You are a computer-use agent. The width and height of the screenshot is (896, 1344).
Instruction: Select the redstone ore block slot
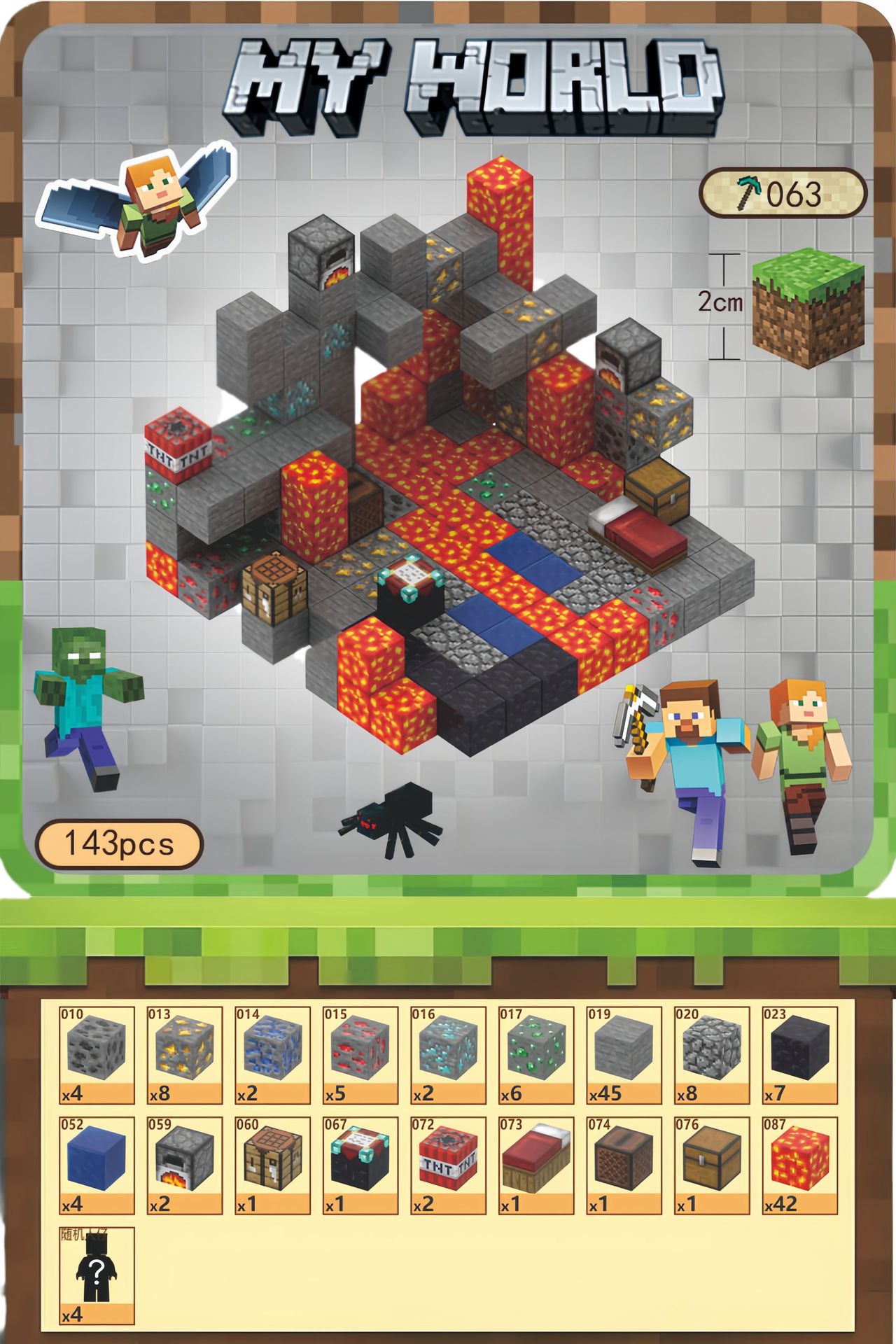(x=360, y=1056)
